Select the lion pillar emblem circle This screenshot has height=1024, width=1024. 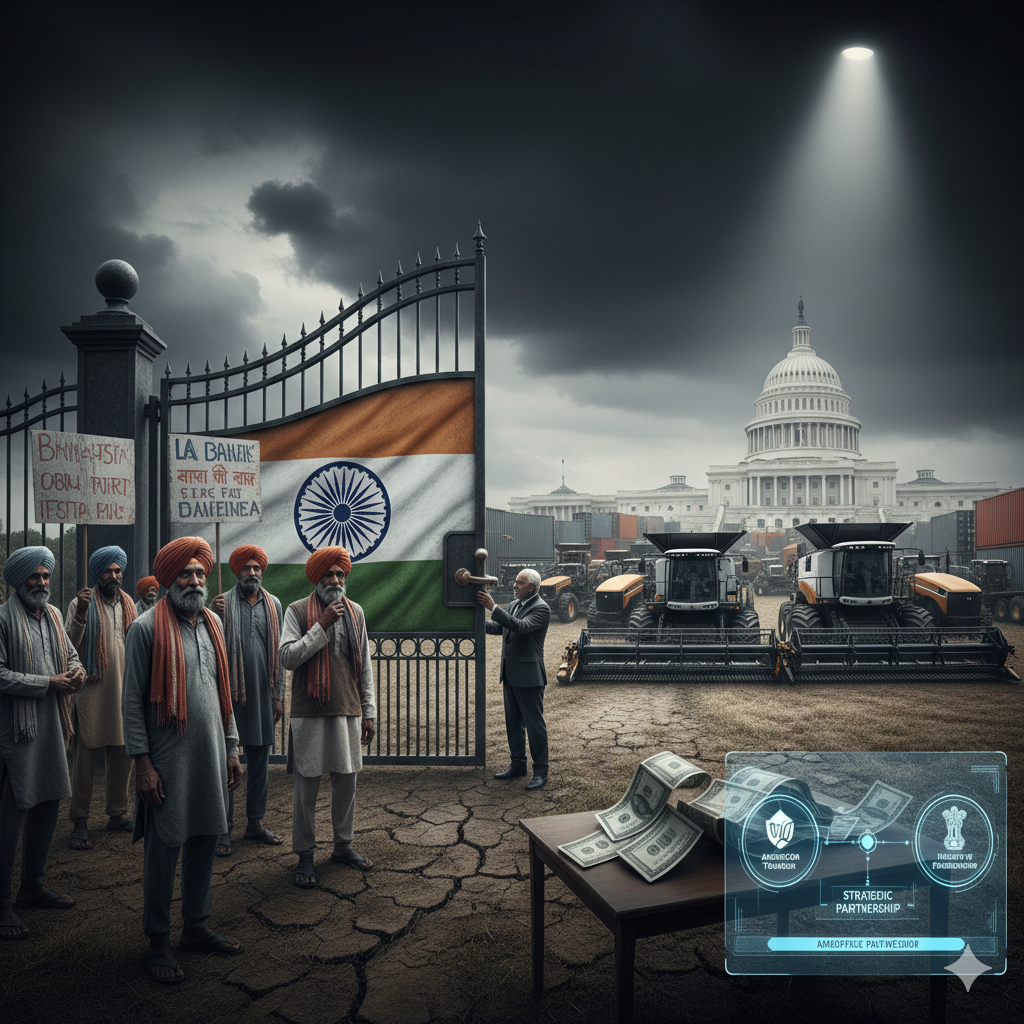pos(953,841)
